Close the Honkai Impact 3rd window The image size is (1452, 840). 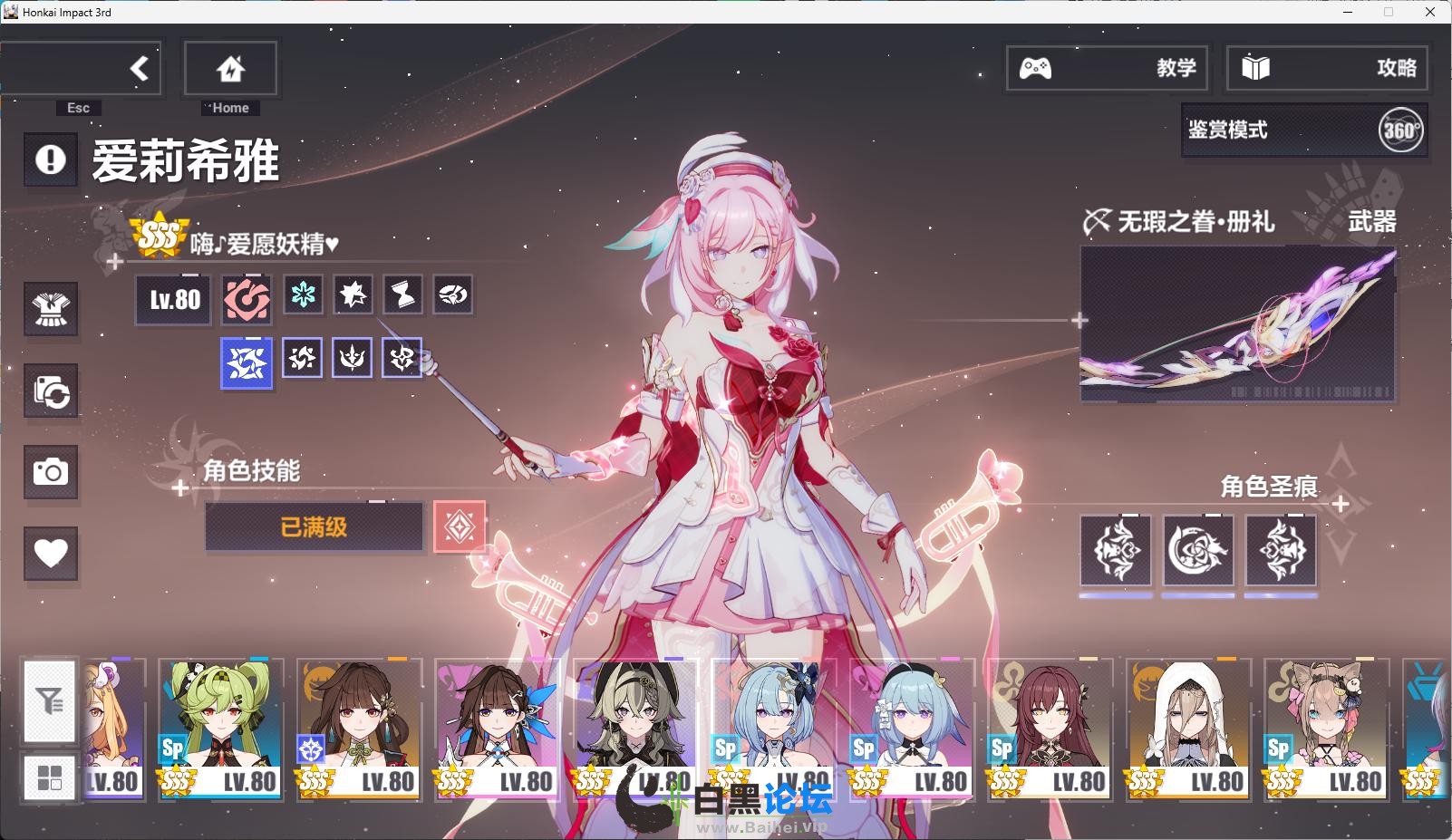click(x=1430, y=12)
